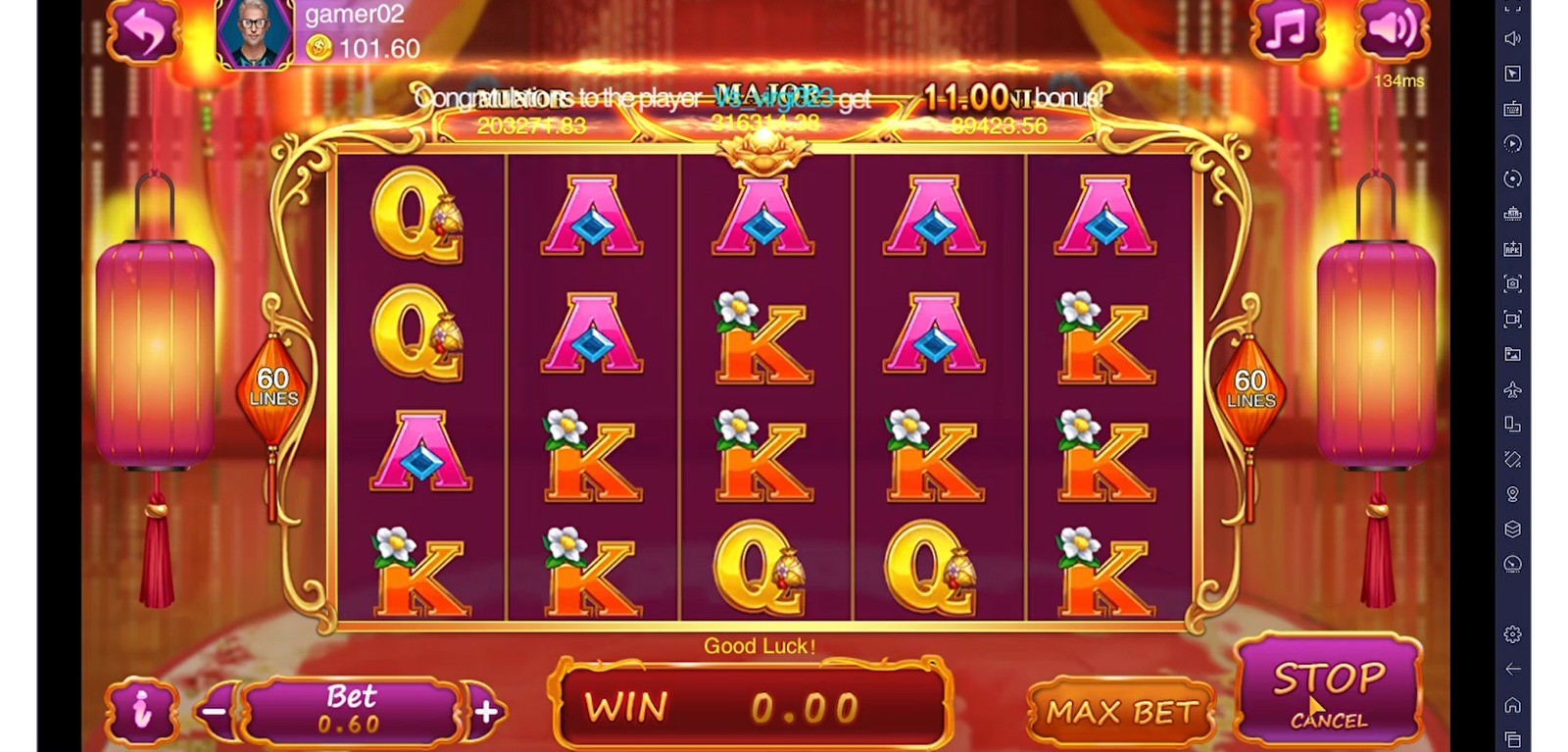Set the Max Bet

[x=1121, y=712]
